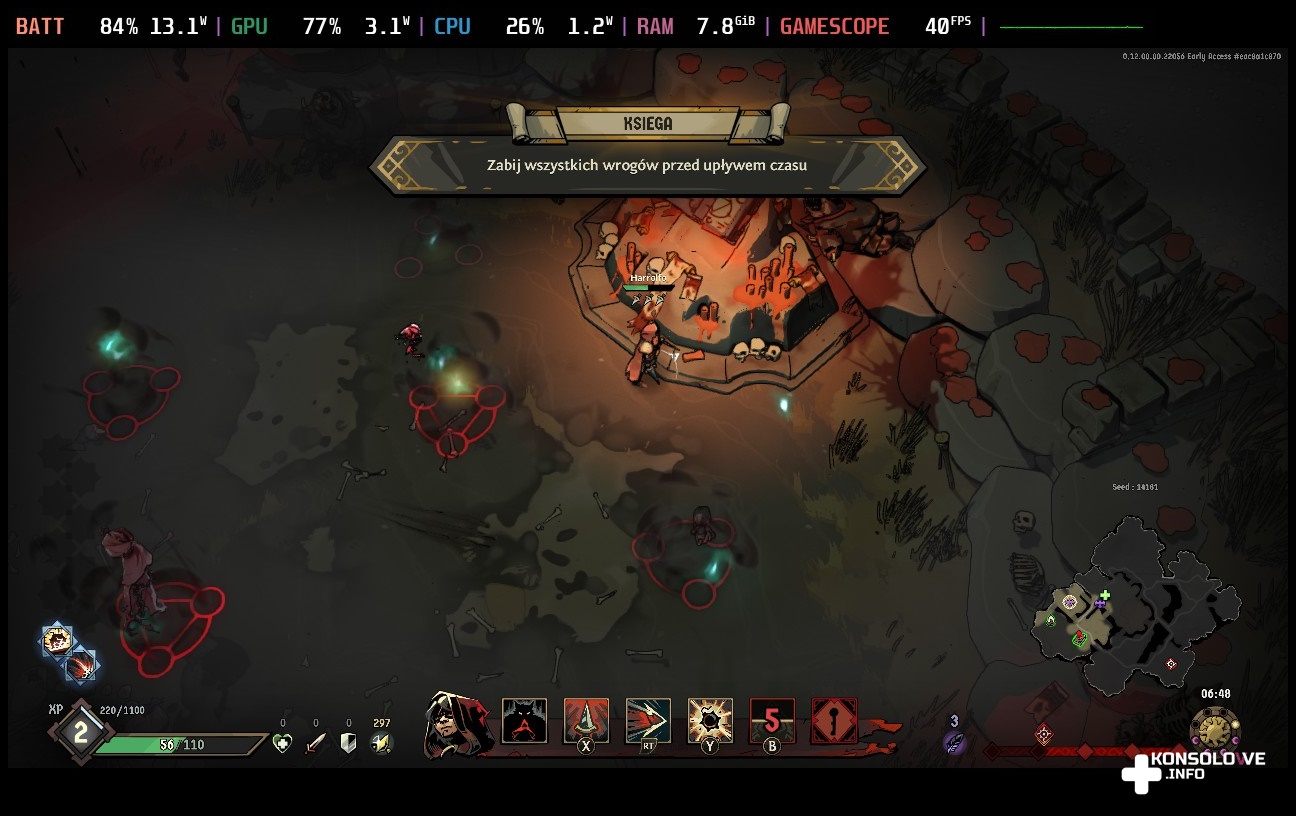
Task: Use the dagger strike ability
Action: coord(586,720)
